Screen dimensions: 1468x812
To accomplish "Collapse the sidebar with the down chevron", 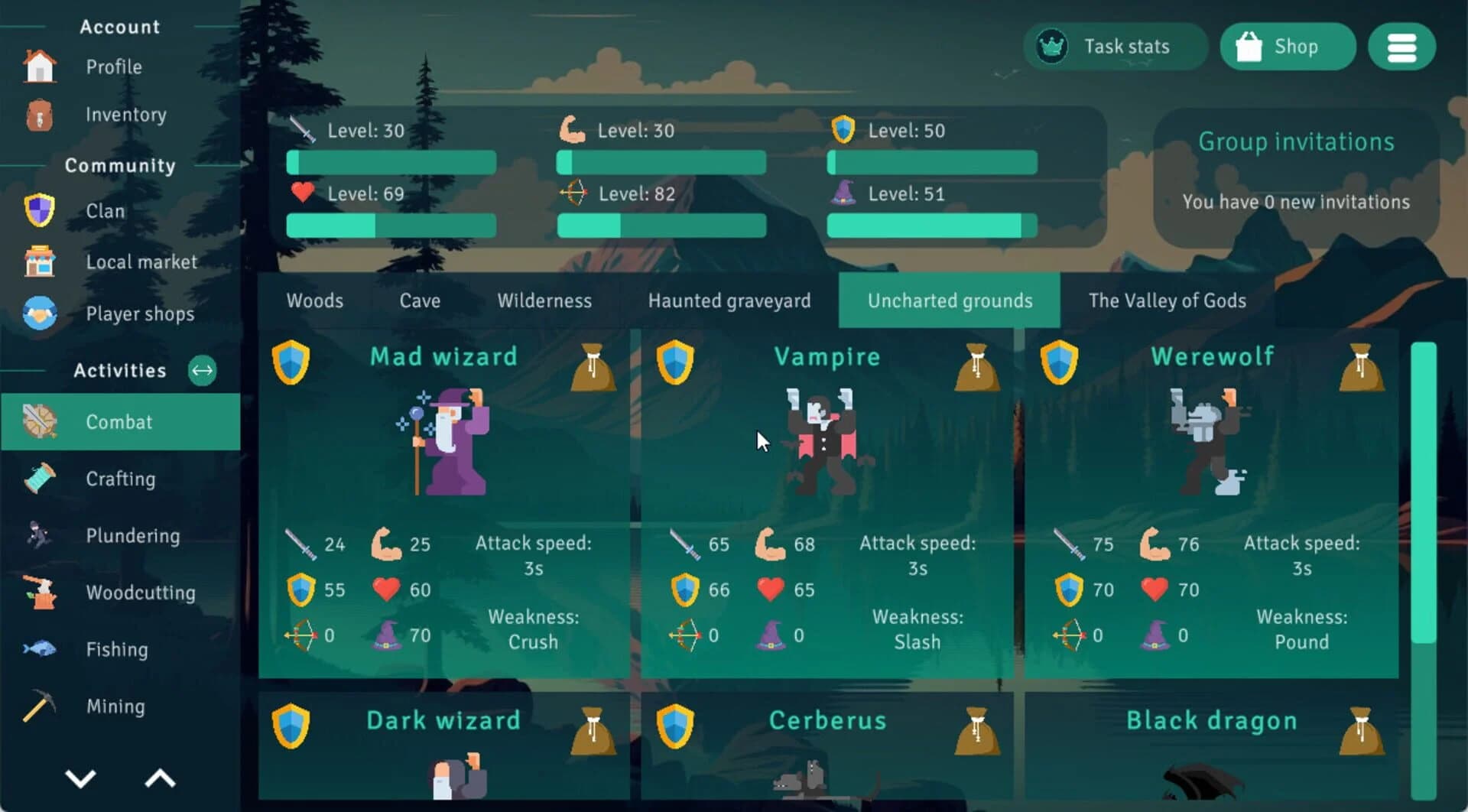I will (x=80, y=778).
